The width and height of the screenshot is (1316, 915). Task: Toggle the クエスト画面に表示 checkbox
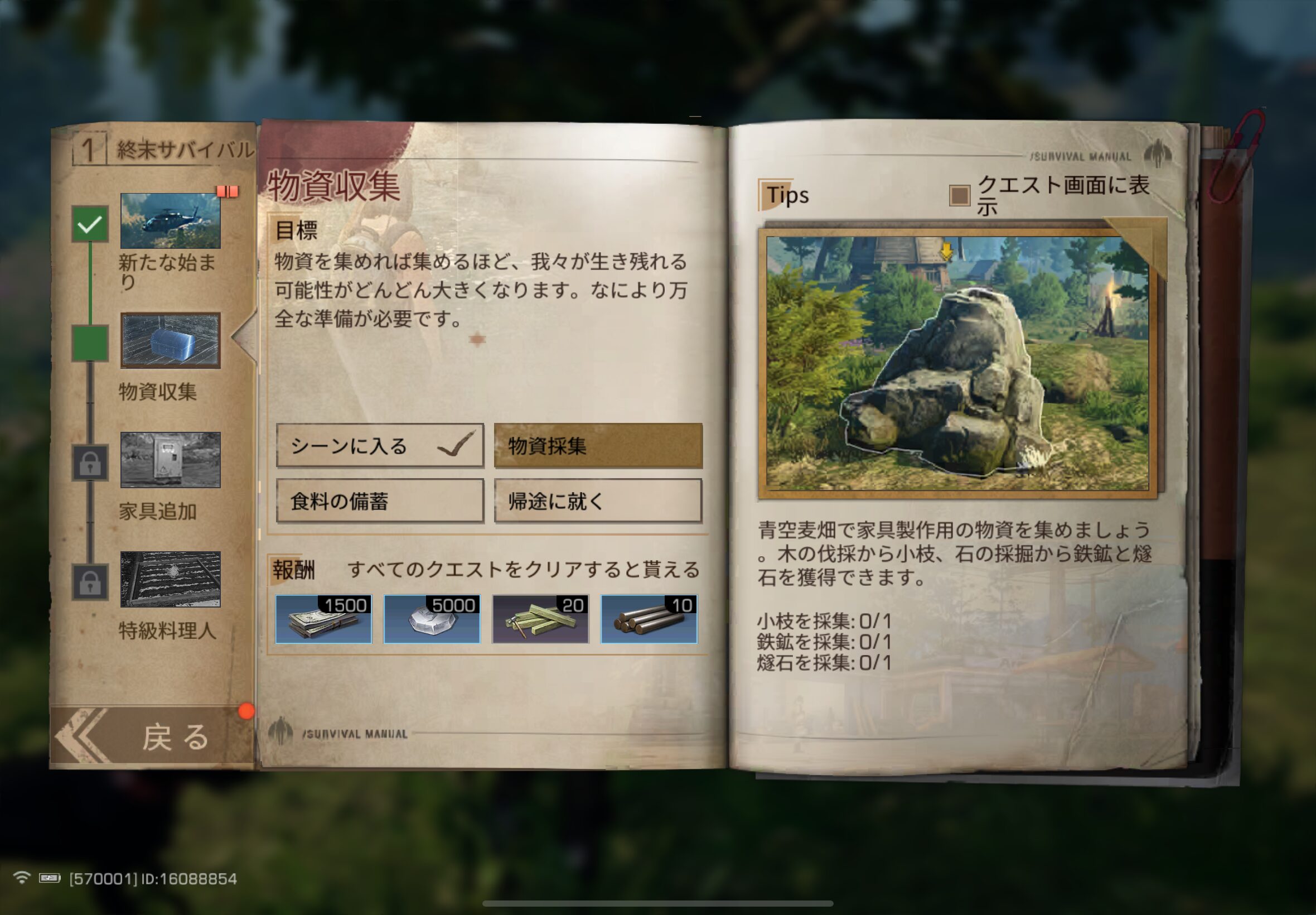(x=960, y=195)
